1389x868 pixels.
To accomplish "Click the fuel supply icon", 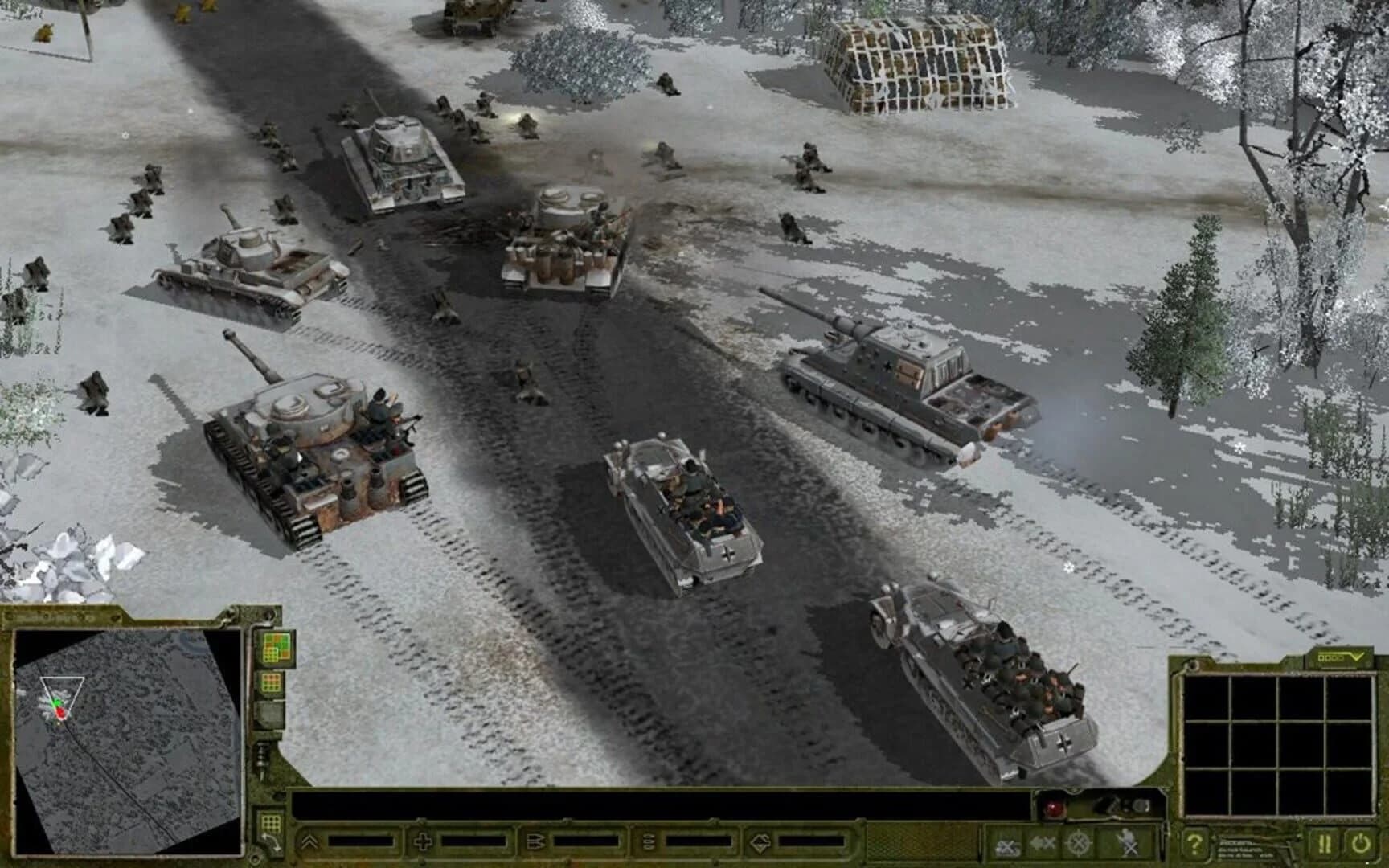I will [x=649, y=841].
